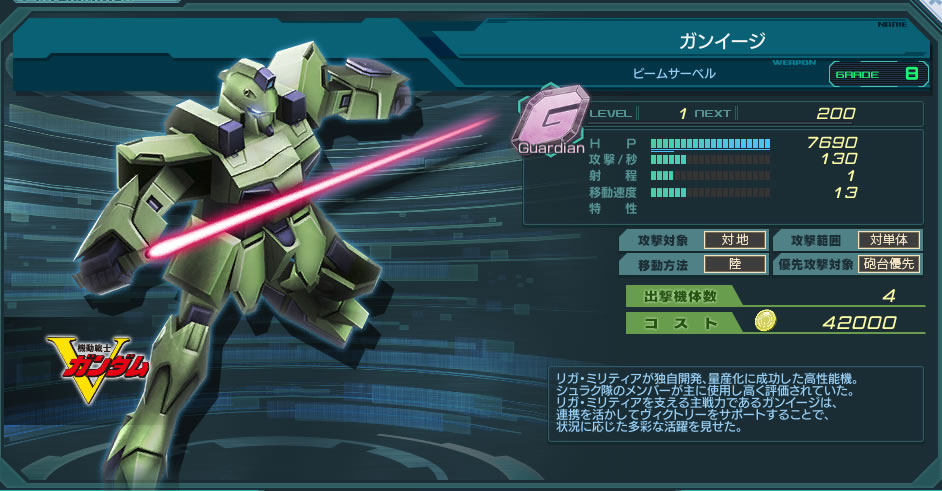Click the gold coin cost icon
Image resolution: width=942 pixels, height=491 pixels.
(765, 322)
